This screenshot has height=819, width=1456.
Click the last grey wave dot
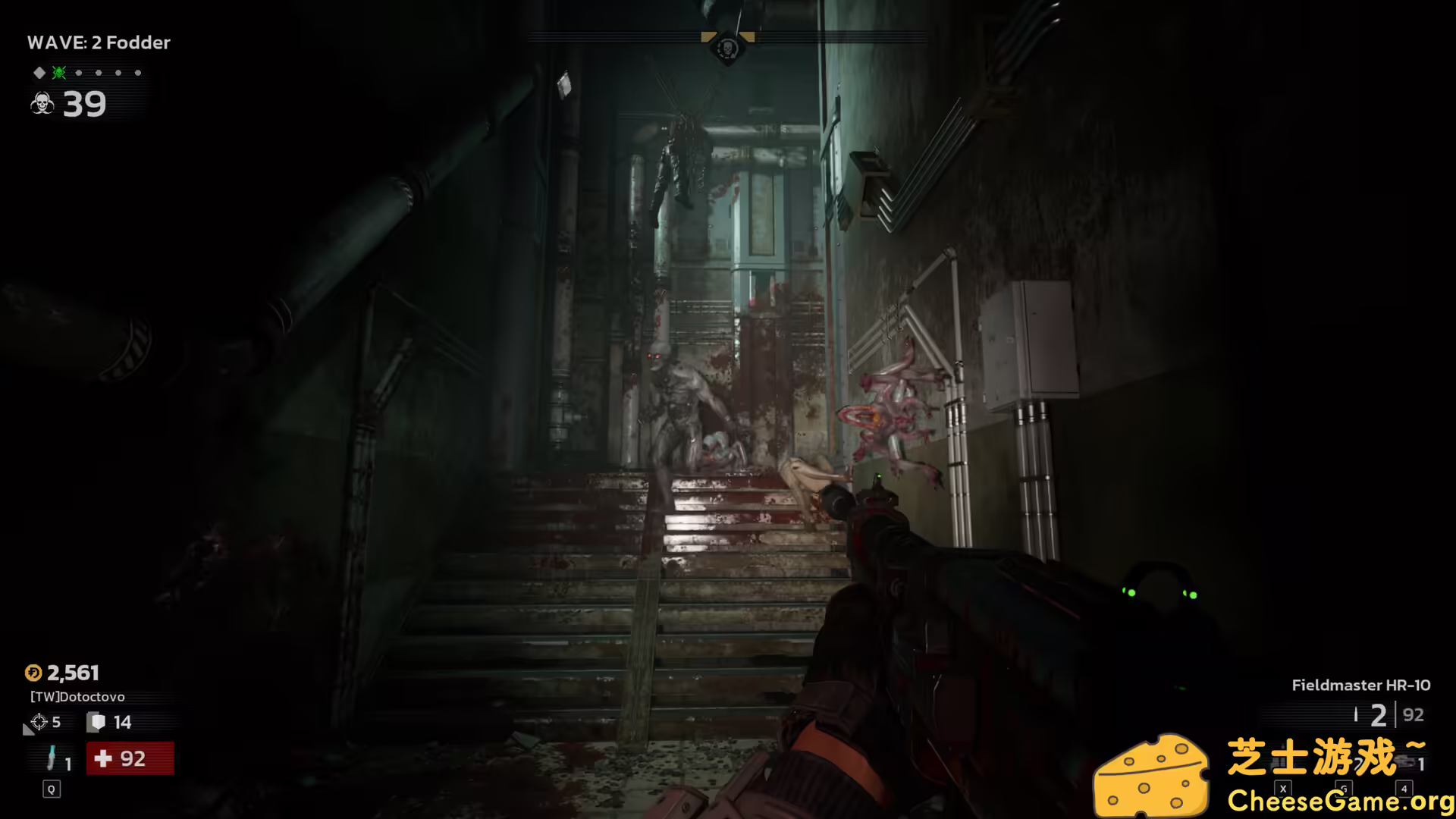click(x=137, y=73)
